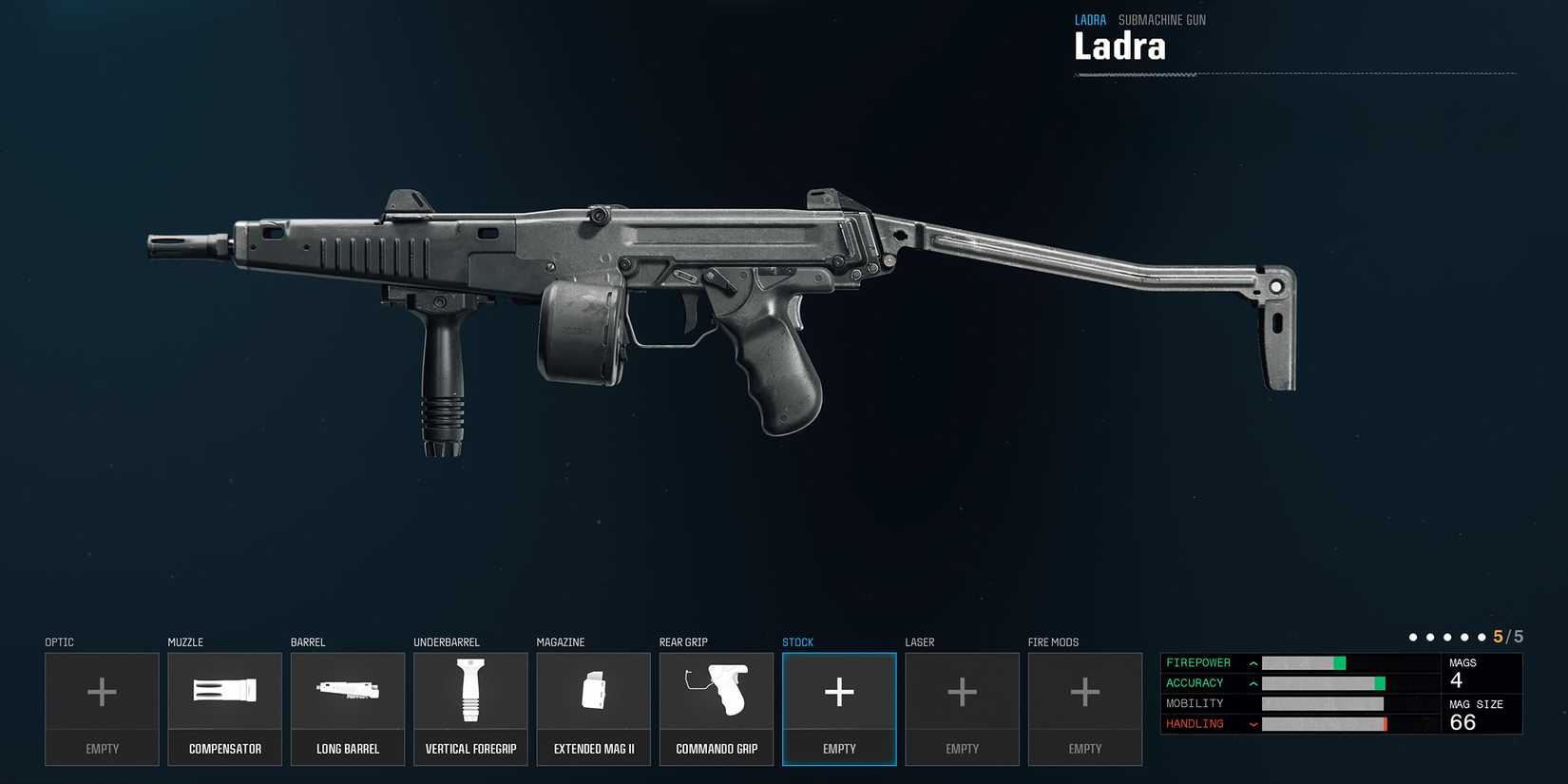Click the plus icon in the Stock slot
Screen dimensions: 1568x784
click(x=839, y=691)
